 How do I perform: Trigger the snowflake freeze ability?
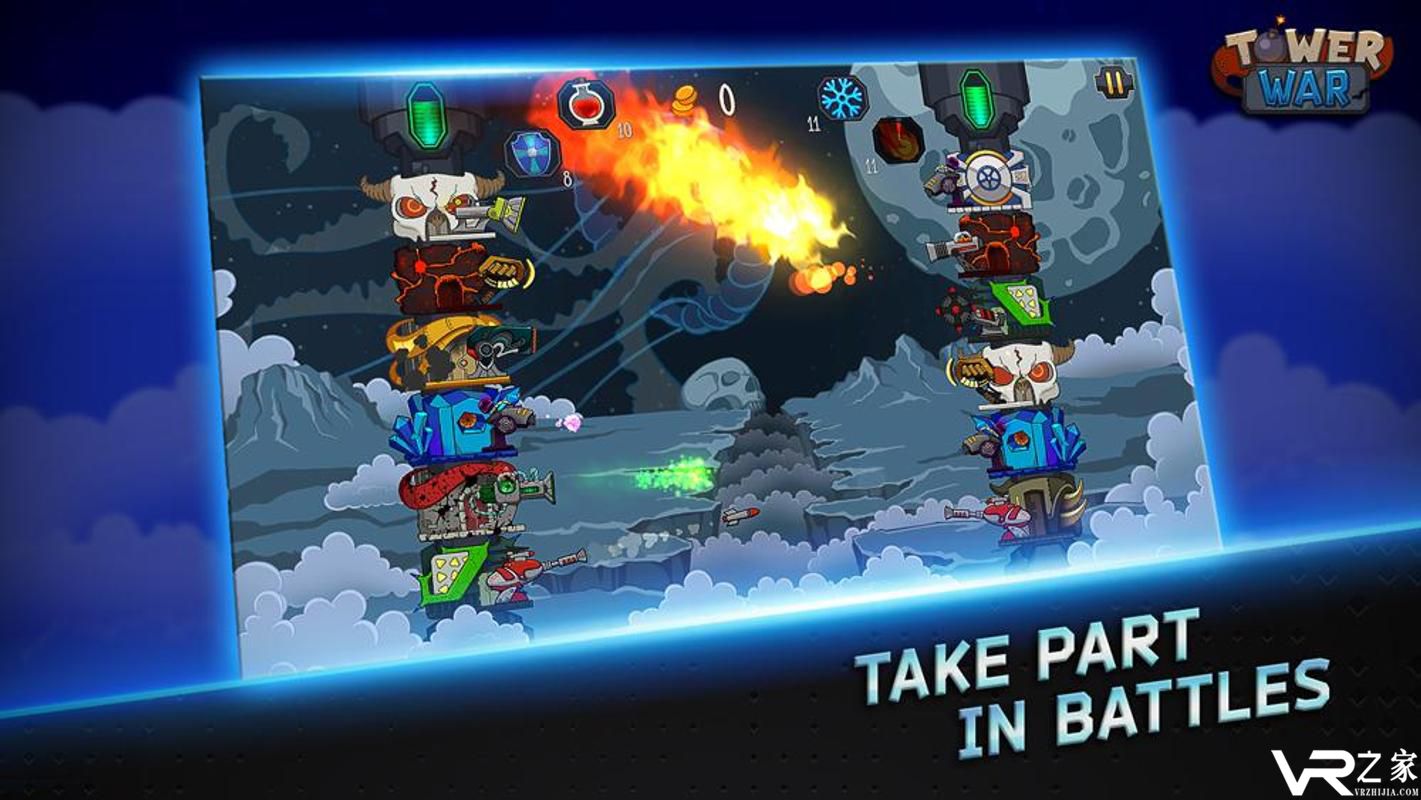[x=841, y=98]
